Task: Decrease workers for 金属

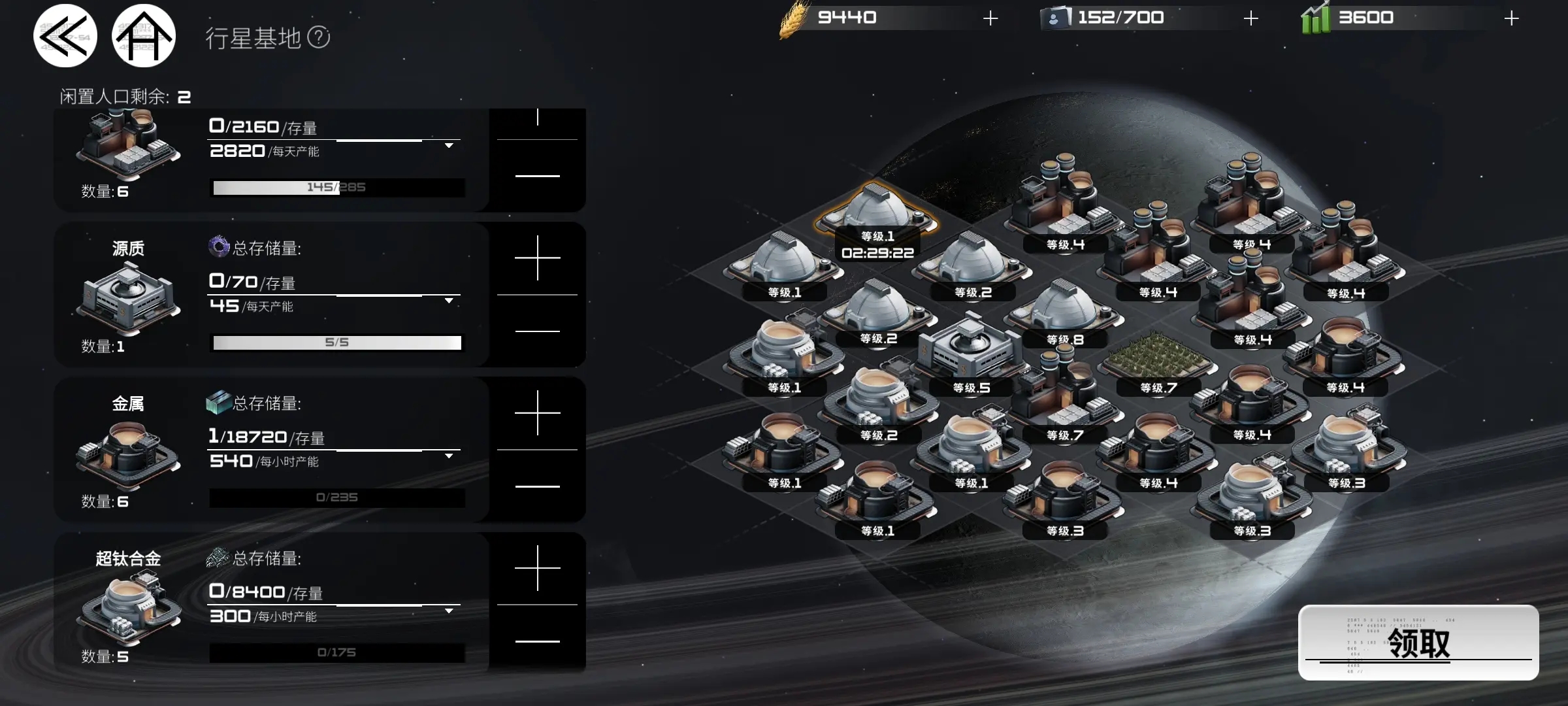Action: click(x=537, y=486)
